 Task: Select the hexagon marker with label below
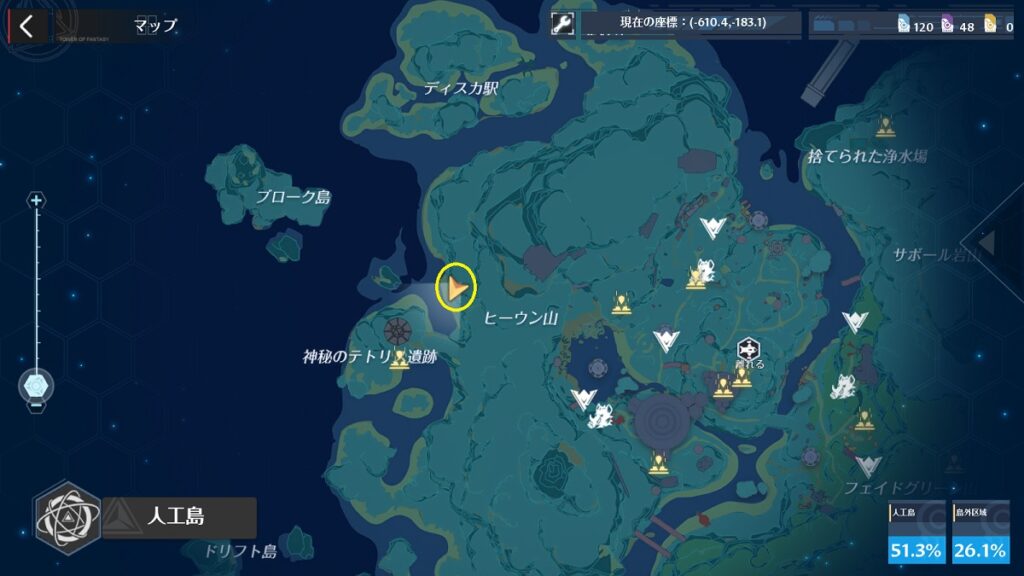point(749,349)
